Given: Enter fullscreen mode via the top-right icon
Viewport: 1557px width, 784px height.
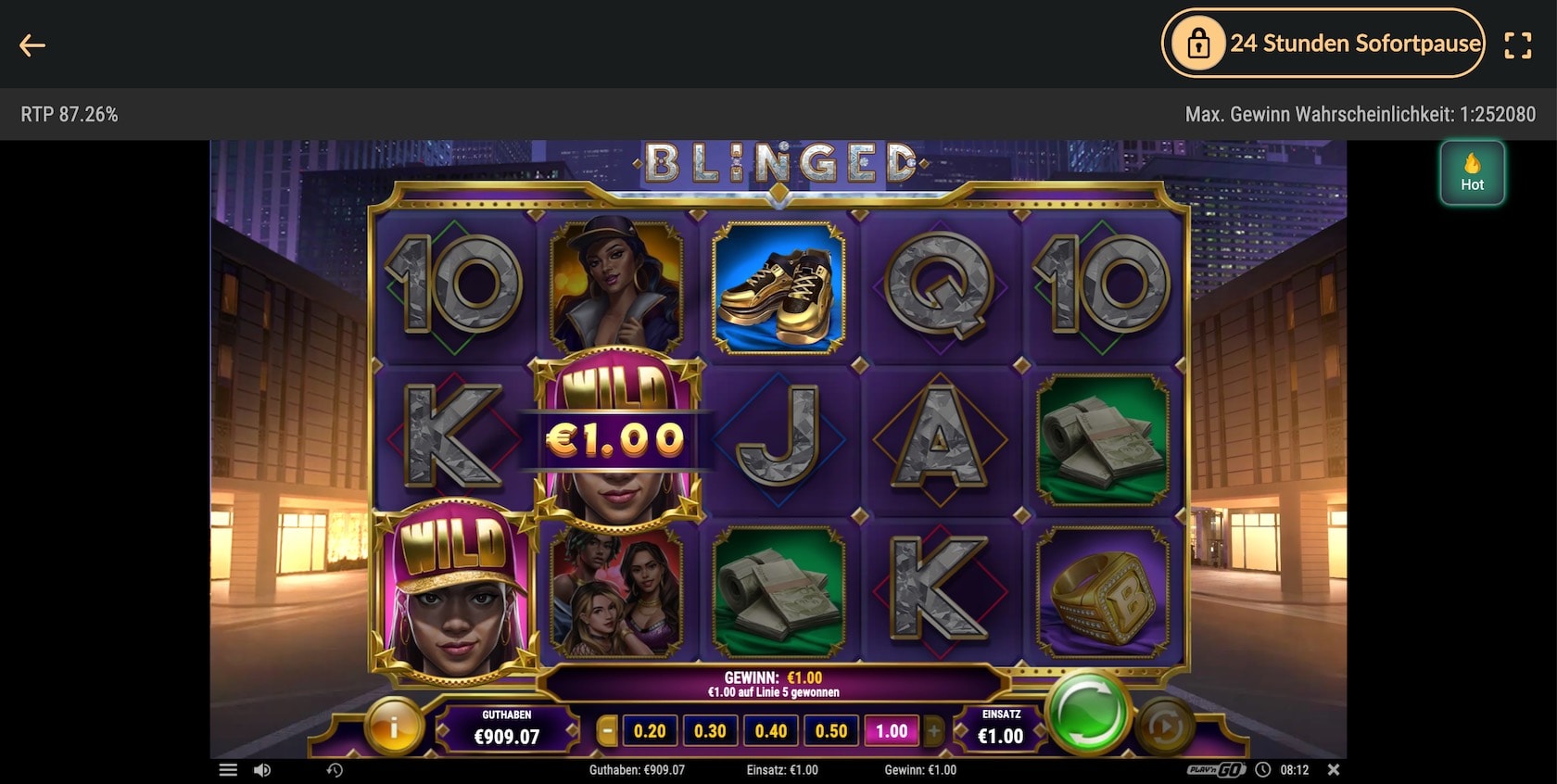Looking at the screenshot, I should 1517,44.
